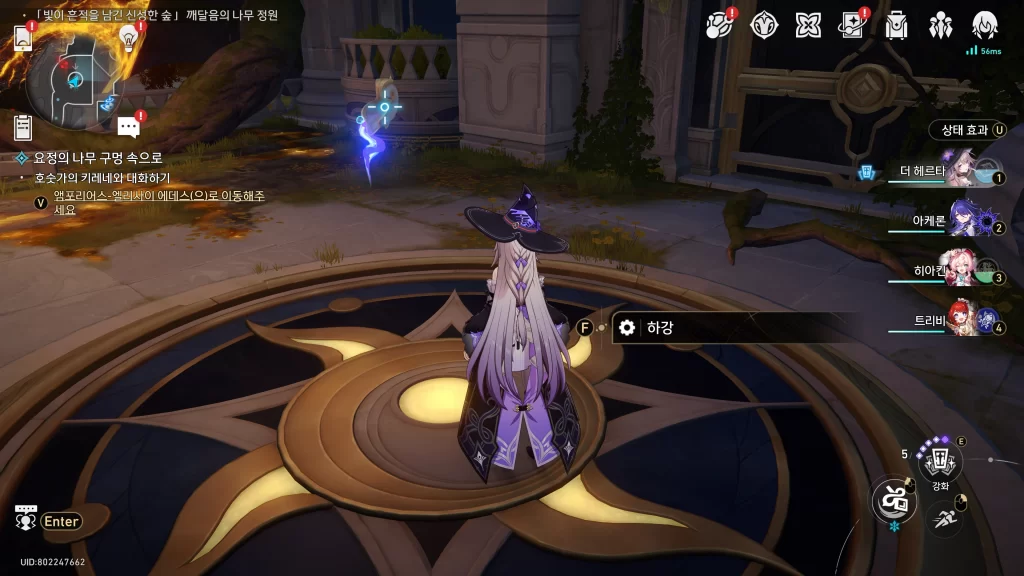The width and height of the screenshot is (1024, 576).
Task: Open the phone menu icon
Action: coord(23,38)
